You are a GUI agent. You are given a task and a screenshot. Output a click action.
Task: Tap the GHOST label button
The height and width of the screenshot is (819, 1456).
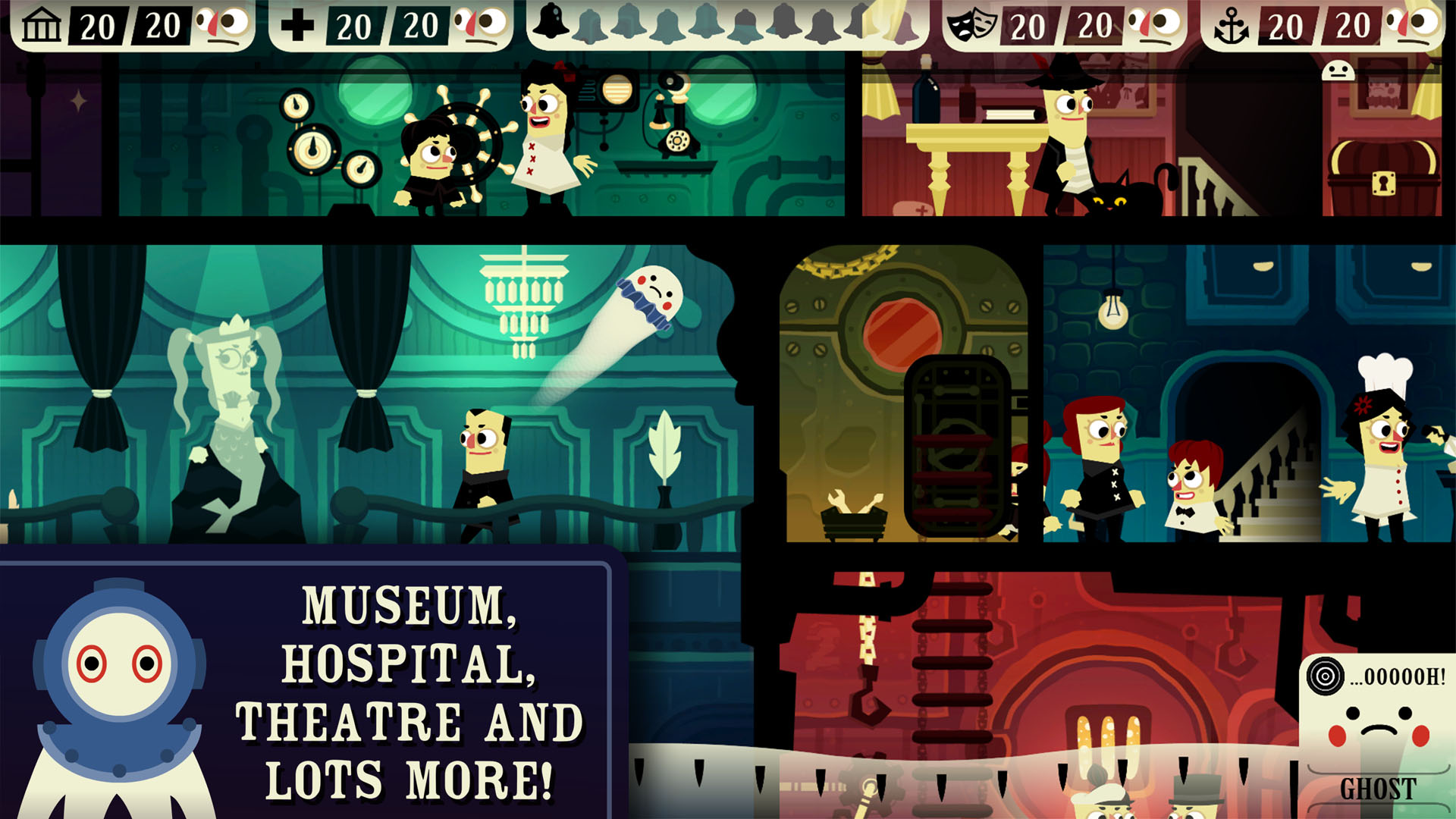click(1377, 789)
